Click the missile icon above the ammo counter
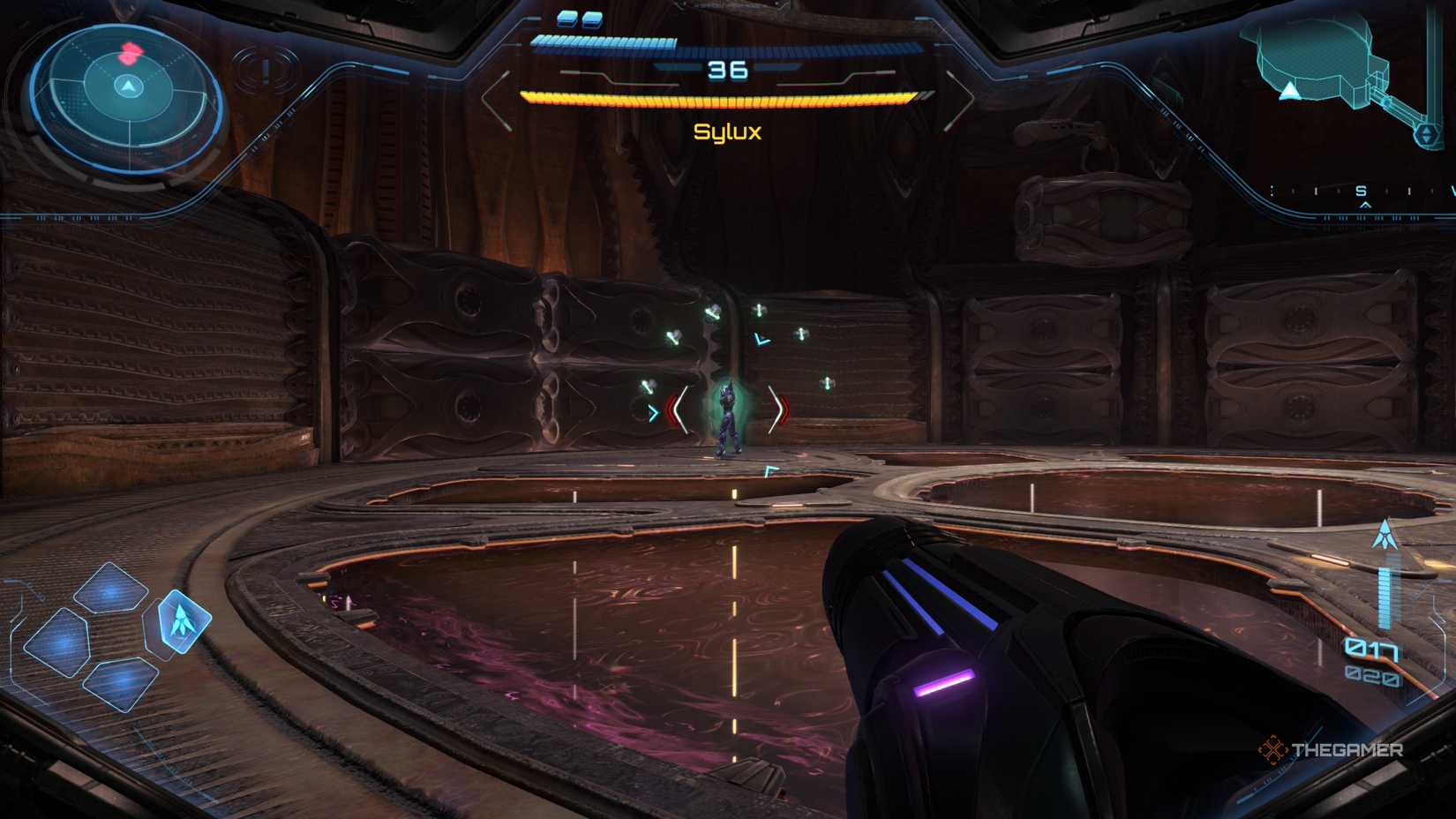This screenshot has height=819, width=1456. 1385,535
